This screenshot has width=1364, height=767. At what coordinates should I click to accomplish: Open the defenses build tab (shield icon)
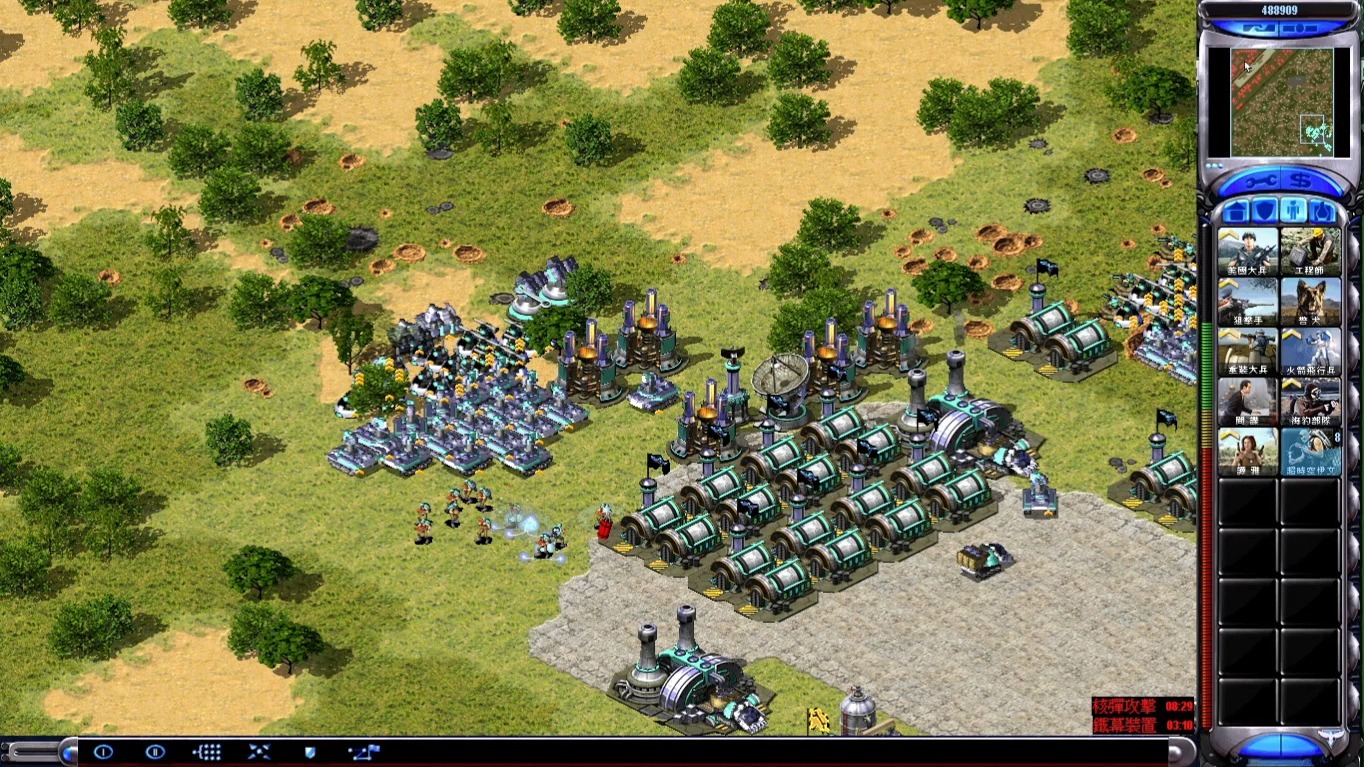(1265, 211)
